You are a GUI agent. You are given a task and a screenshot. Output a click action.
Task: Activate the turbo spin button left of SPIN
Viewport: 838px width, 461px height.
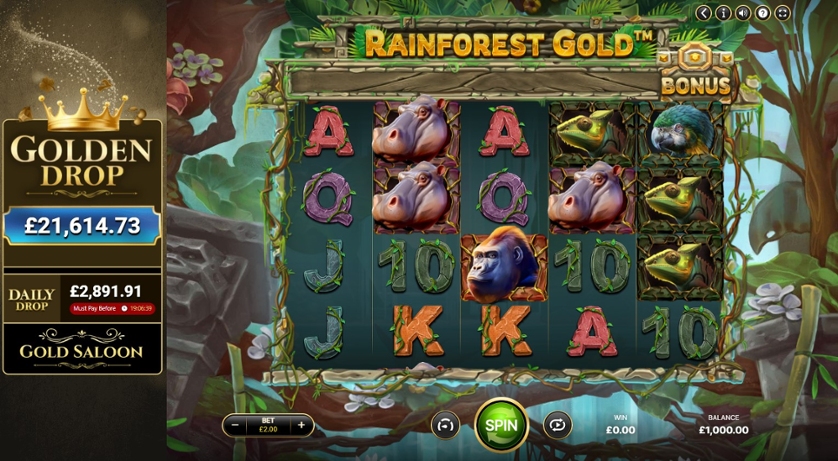click(445, 425)
